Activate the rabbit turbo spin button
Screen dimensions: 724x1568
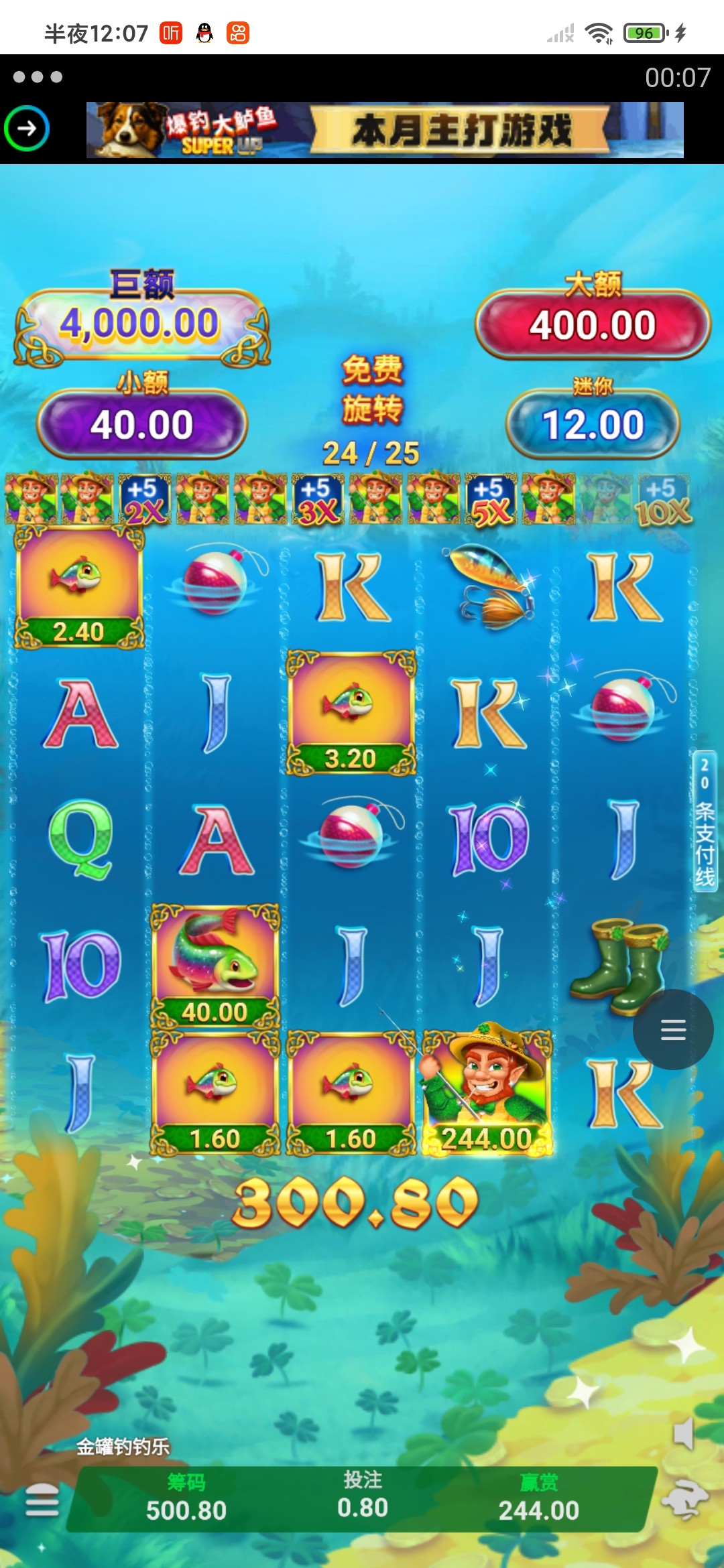click(684, 1500)
